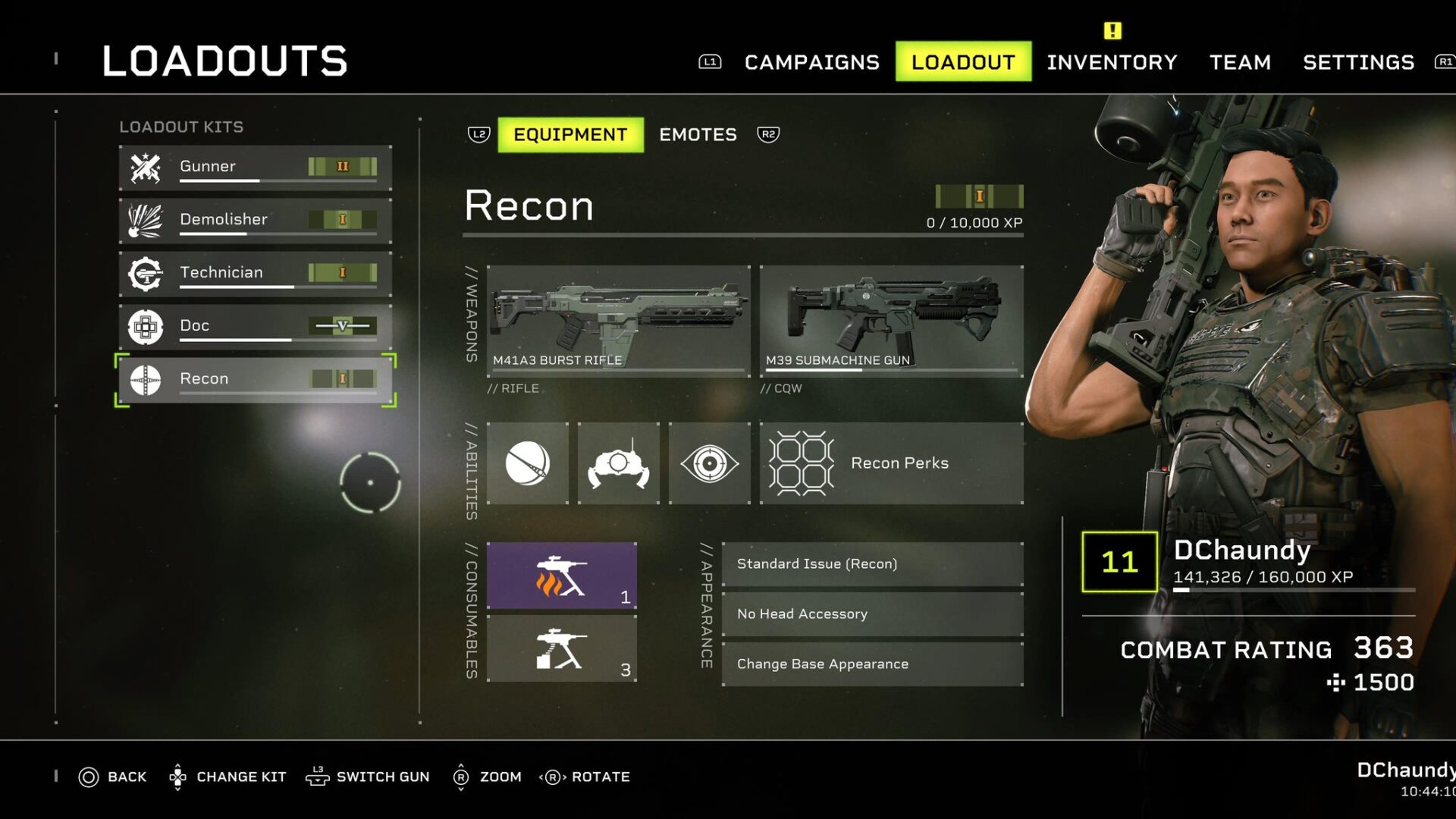Click Standard Issue (Recon) appearance

(872, 563)
